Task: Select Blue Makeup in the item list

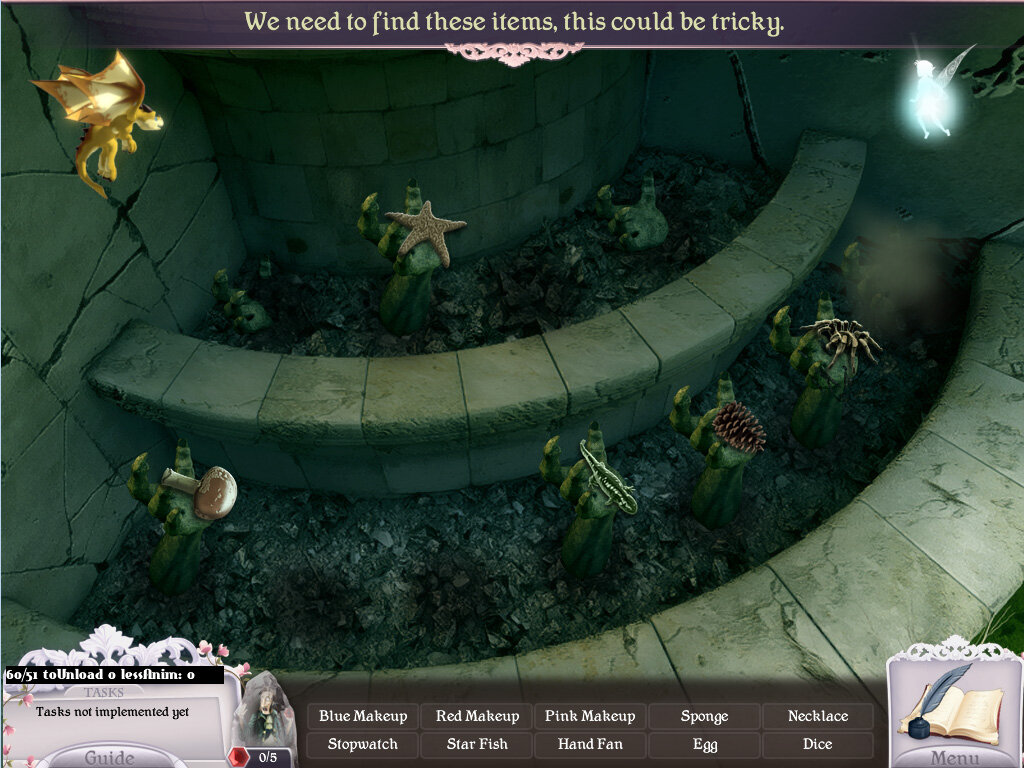Action: (x=363, y=716)
